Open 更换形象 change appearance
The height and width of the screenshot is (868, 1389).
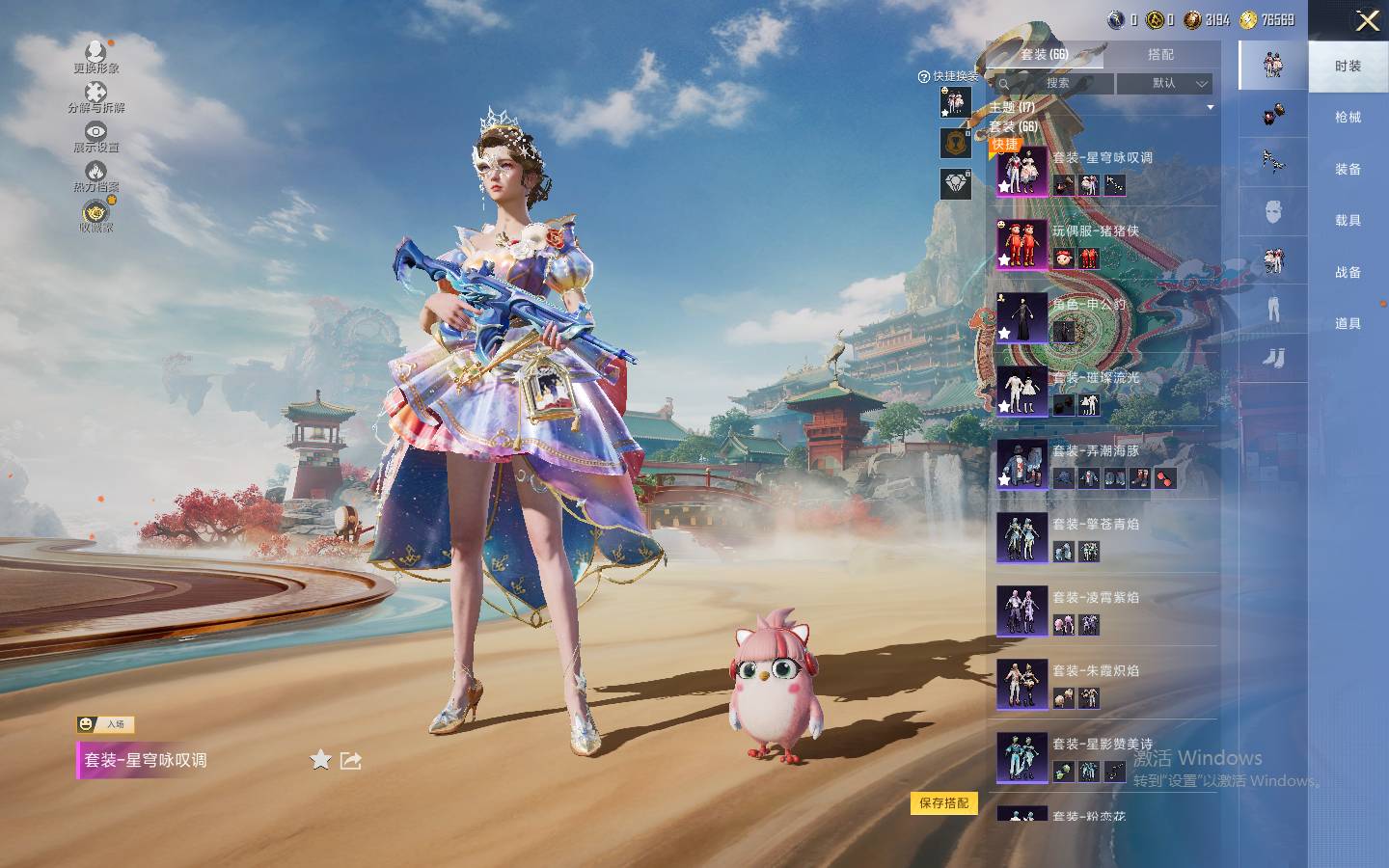[95, 56]
